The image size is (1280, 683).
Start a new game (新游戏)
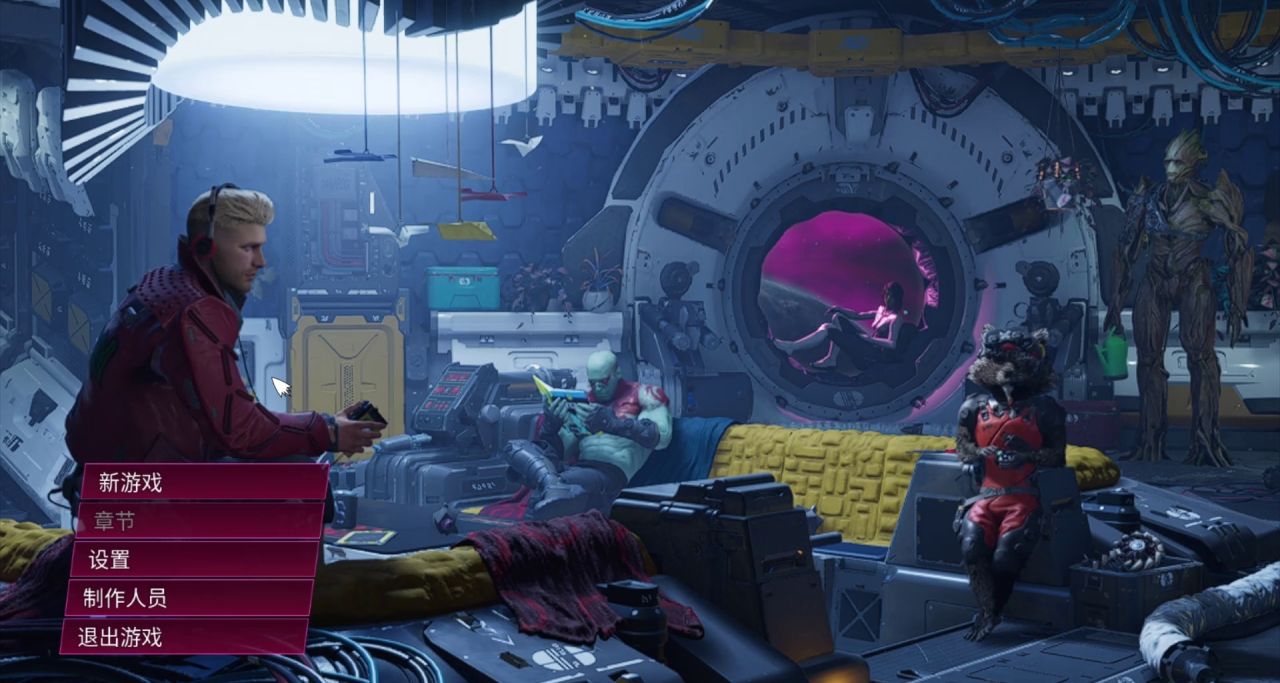pyautogui.click(x=200, y=483)
